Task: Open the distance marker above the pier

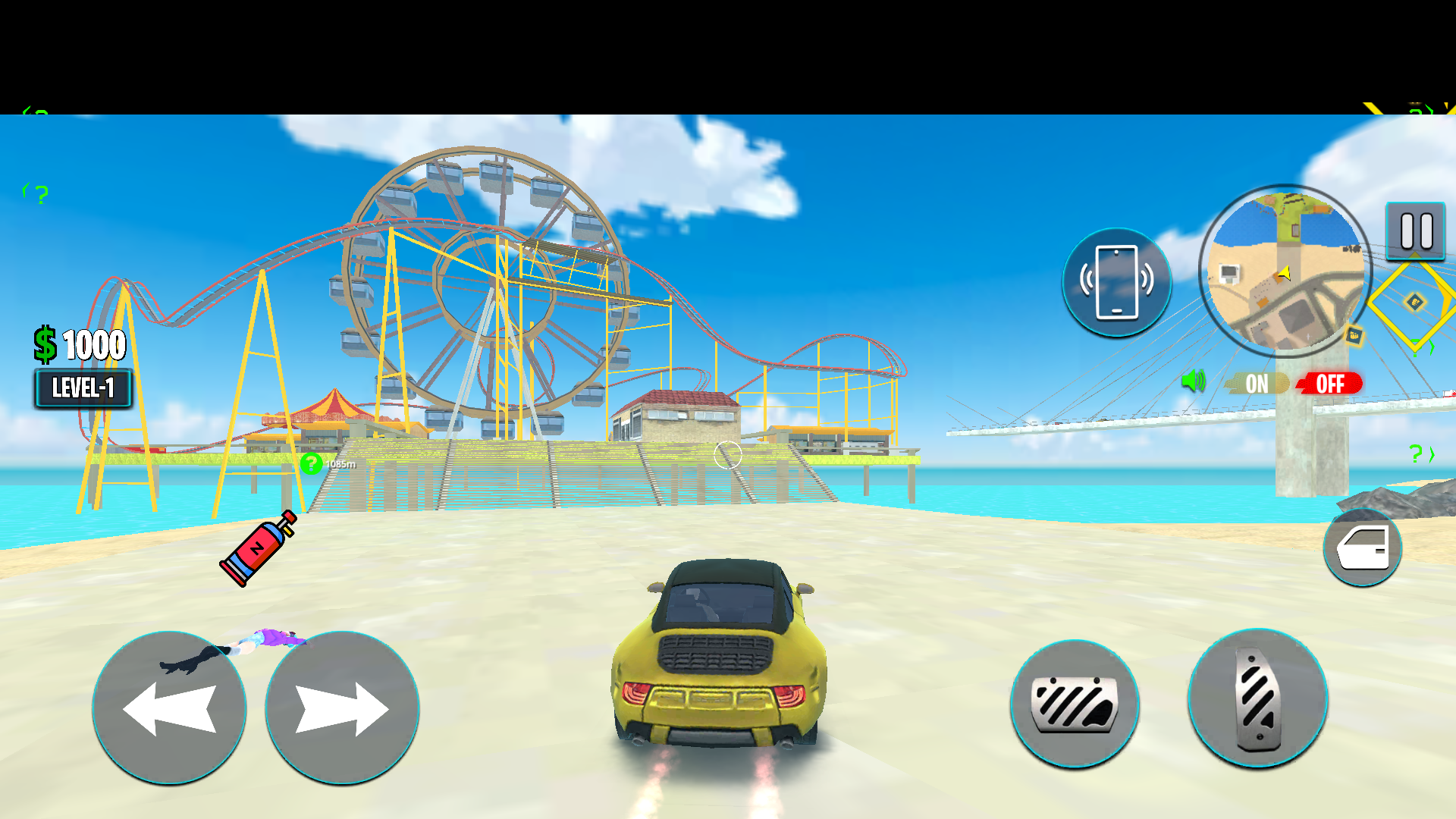Action: pos(328,463)
